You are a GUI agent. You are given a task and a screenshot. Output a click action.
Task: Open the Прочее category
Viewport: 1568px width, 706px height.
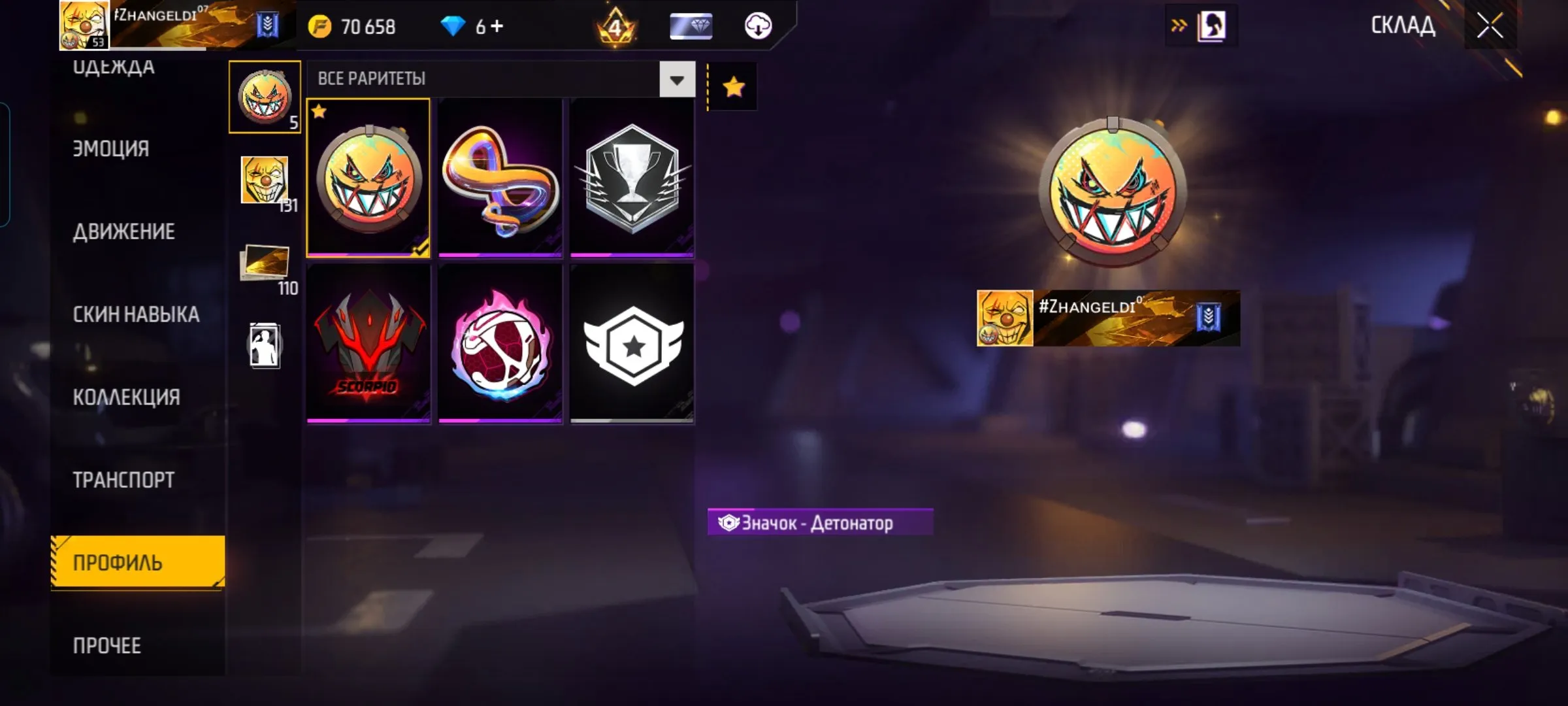(107, 646)
